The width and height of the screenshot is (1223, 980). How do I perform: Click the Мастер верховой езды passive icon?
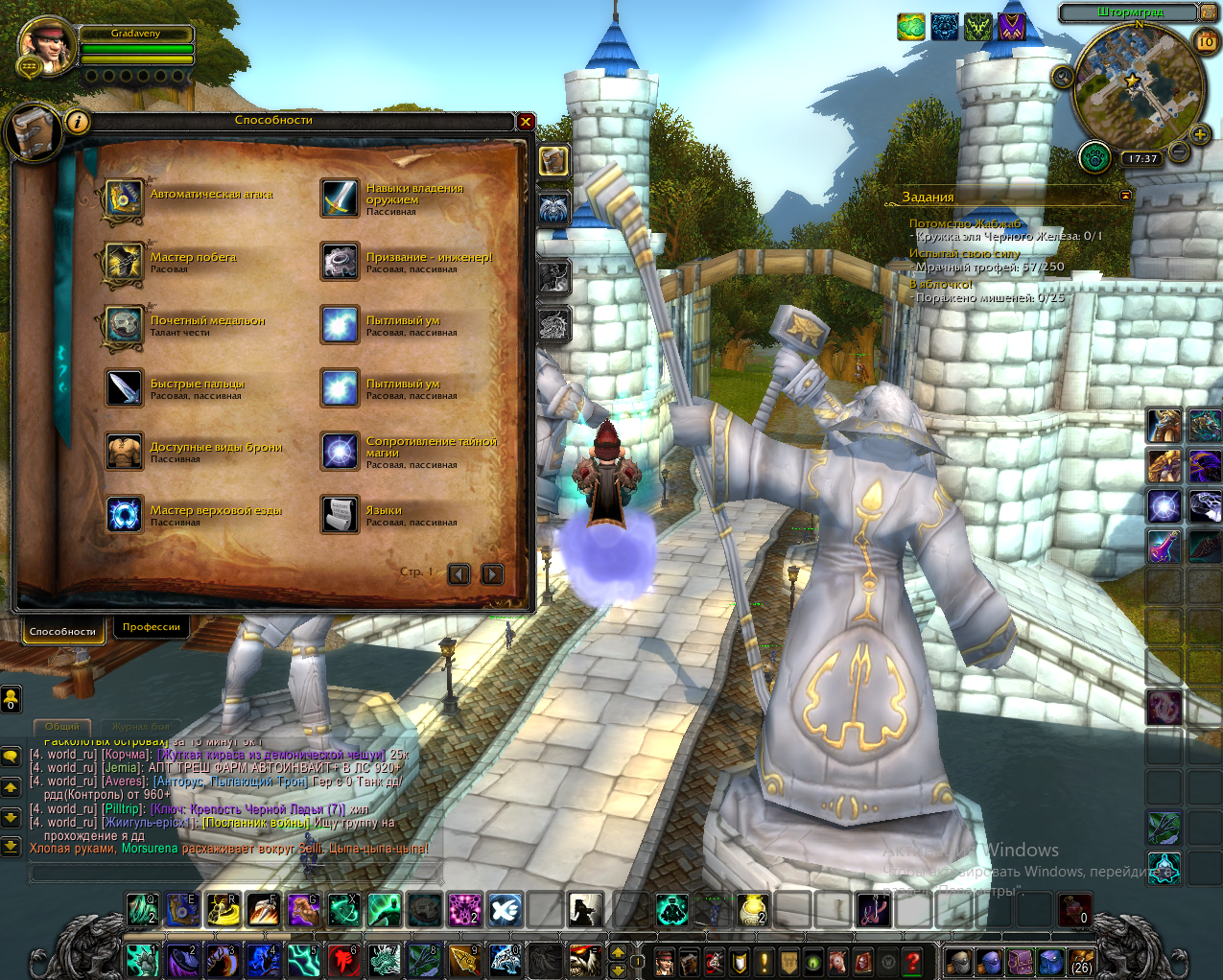tap(124, 515)
